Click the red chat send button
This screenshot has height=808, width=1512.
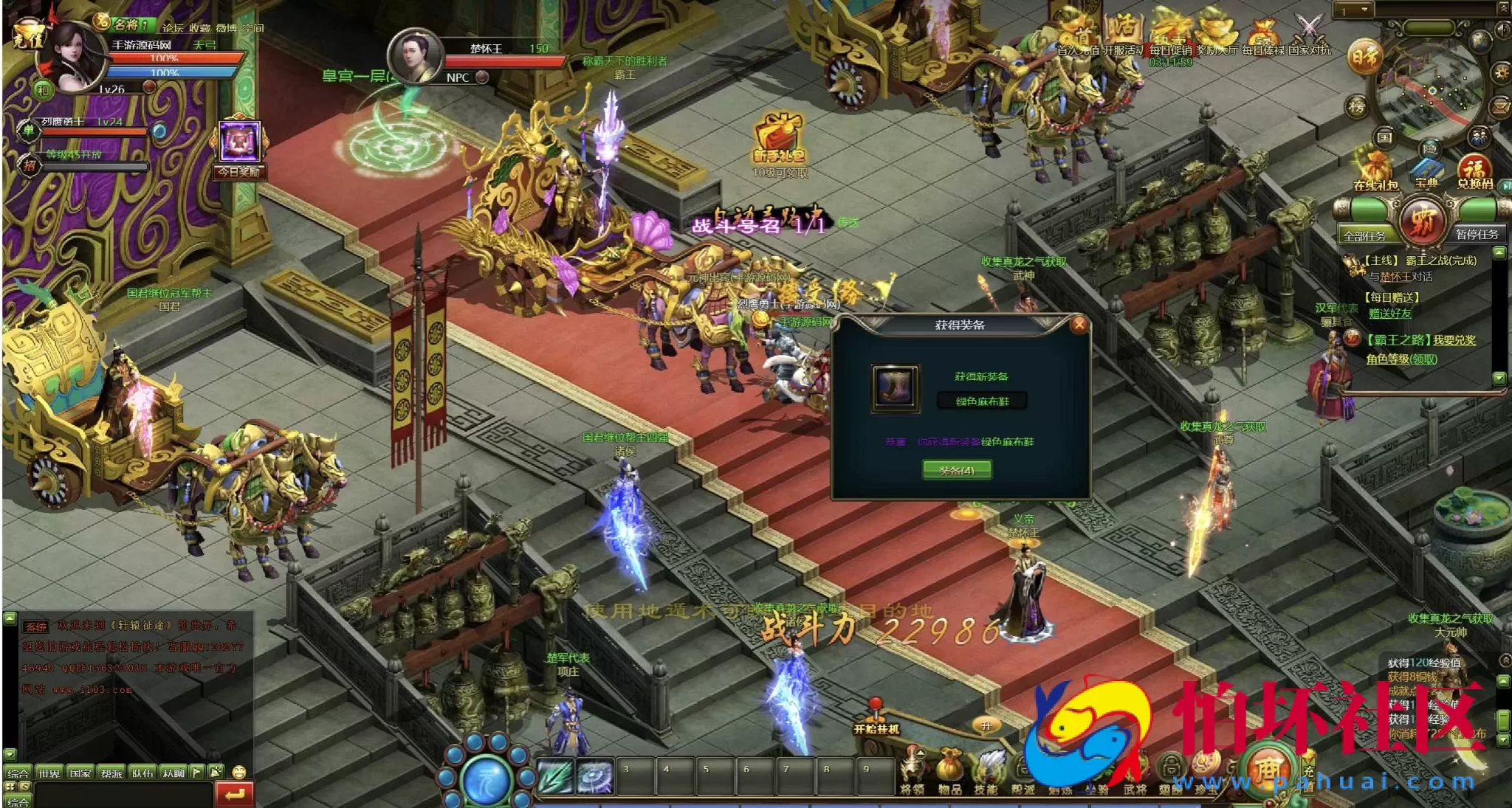235,794
